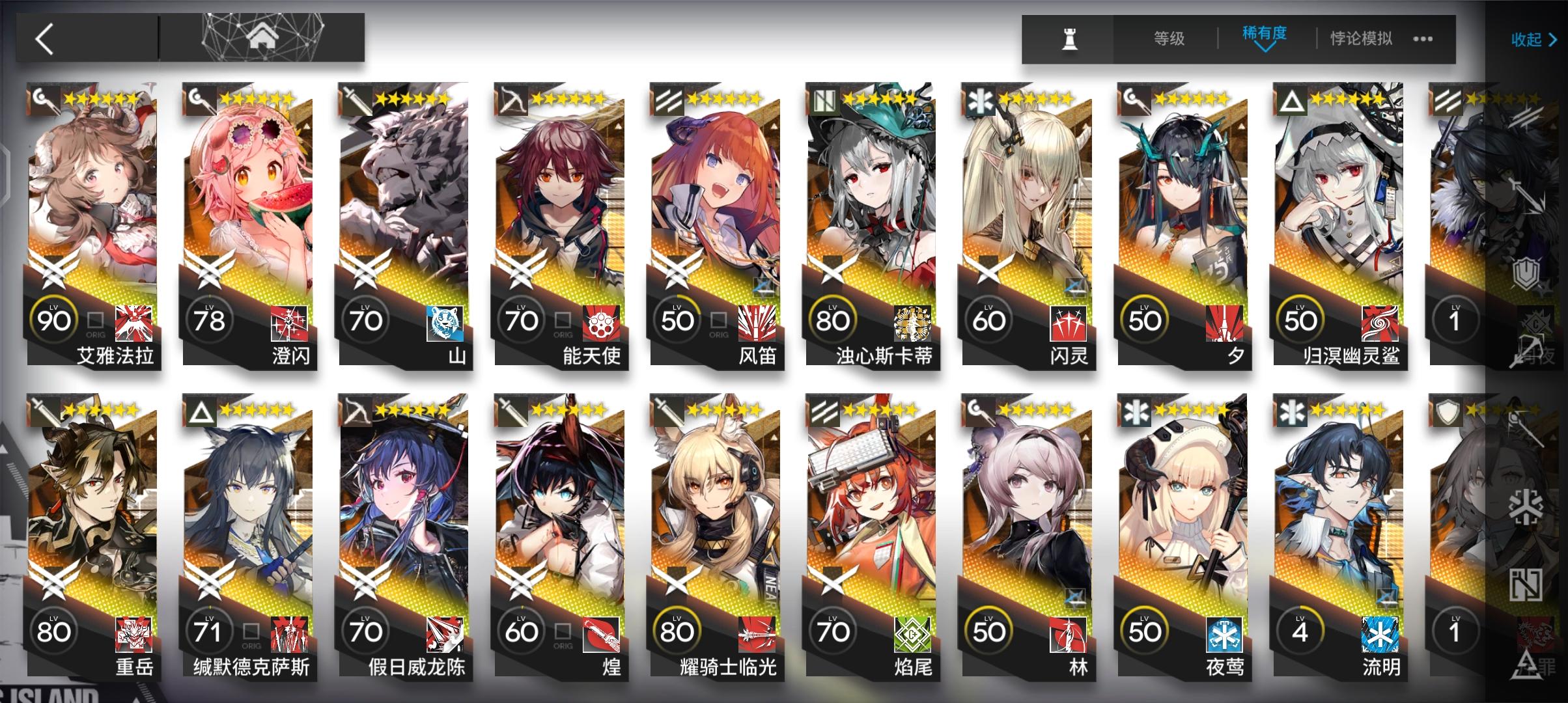The width and height of the screenshot is (1568, 703).
Task: Re-select the 稀有度 sorting option
Action: coord(1263,34)
